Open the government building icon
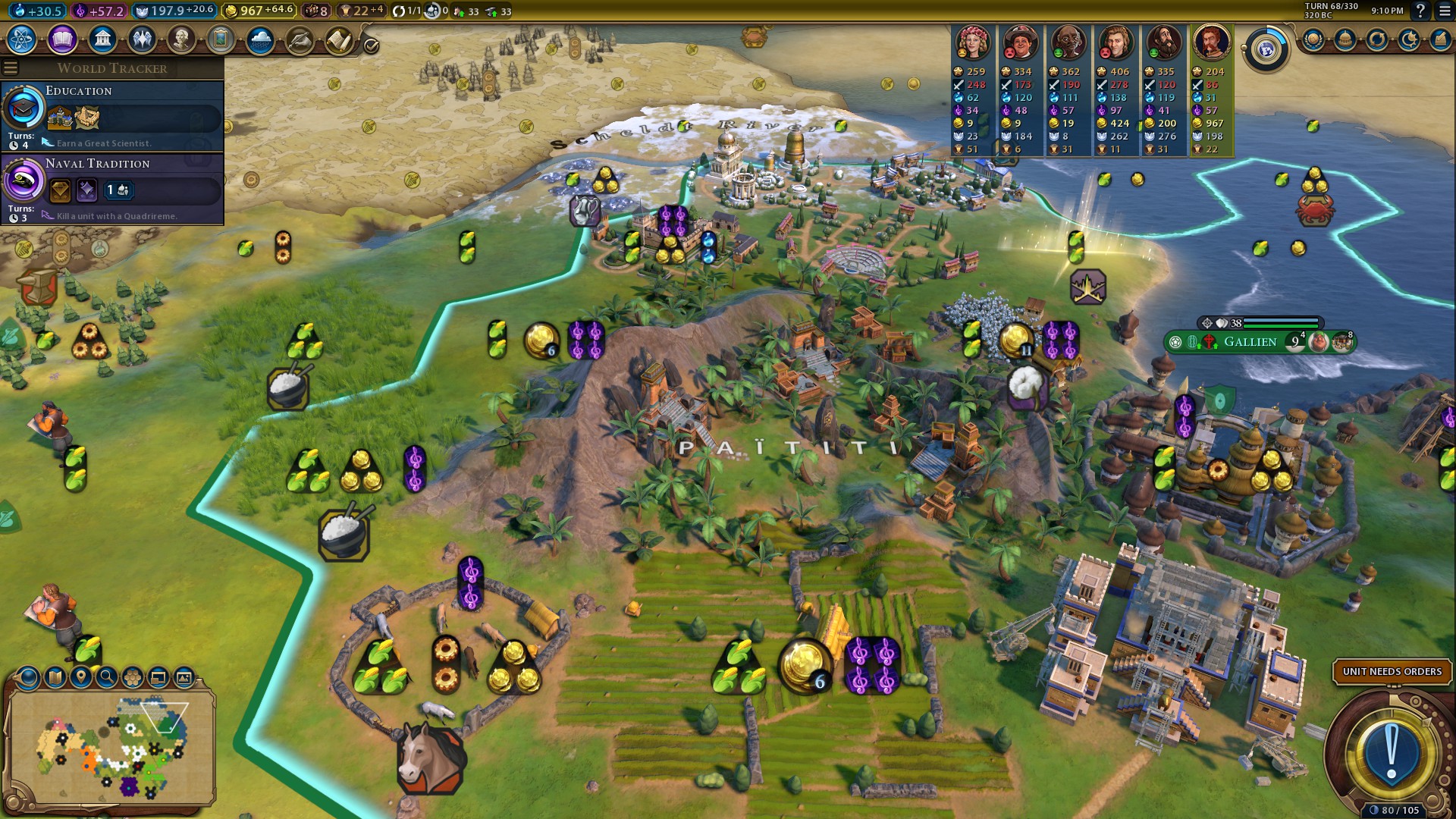Image resolution: width=1456 pixels, height=819 pixels. 102,39
